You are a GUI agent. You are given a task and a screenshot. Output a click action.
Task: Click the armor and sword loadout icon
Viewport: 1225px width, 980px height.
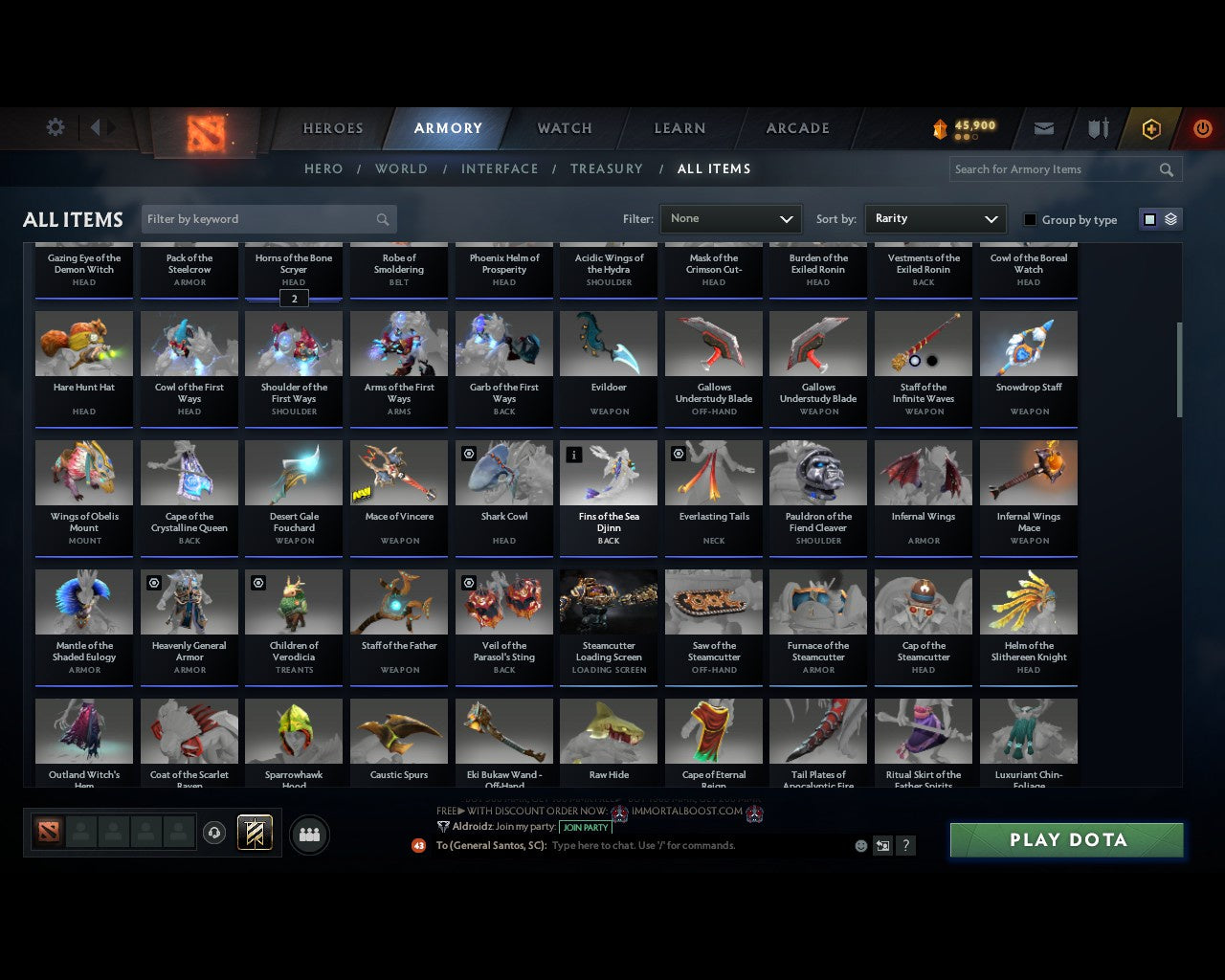point(1097,127)
